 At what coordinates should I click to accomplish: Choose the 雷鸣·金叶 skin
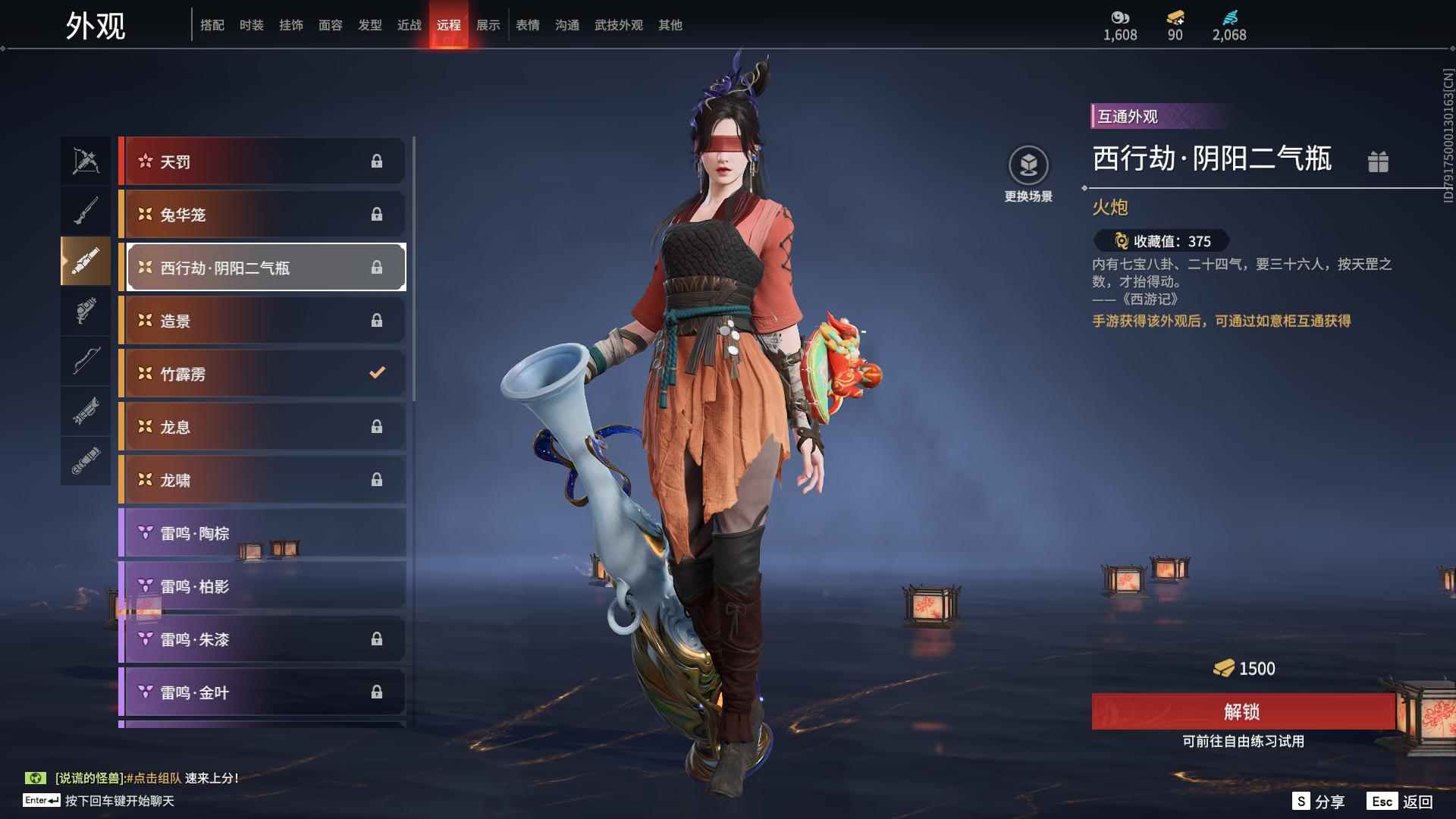coord(262,692)
